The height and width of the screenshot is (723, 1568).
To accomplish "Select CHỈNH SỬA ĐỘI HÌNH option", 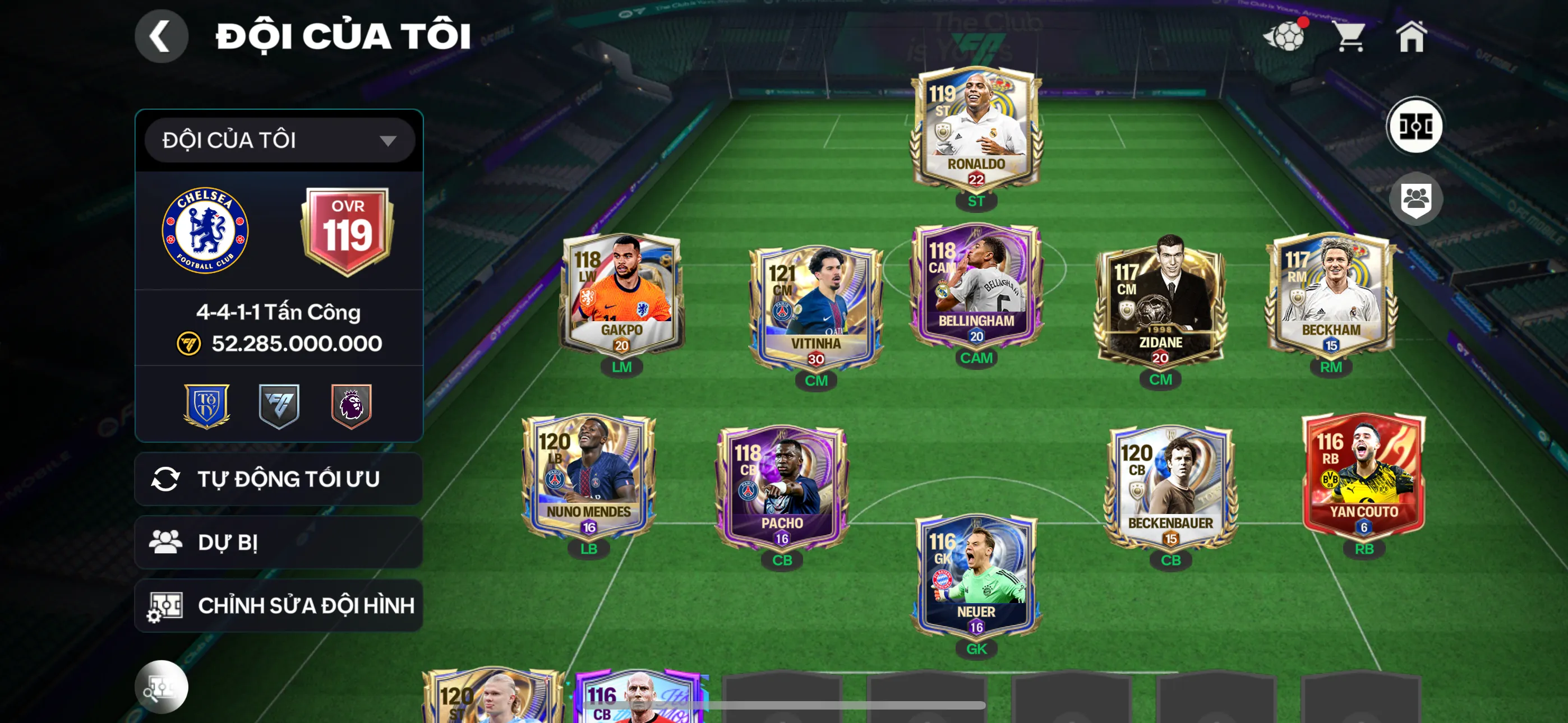I will pyautogui.click(x=279, y=605).
